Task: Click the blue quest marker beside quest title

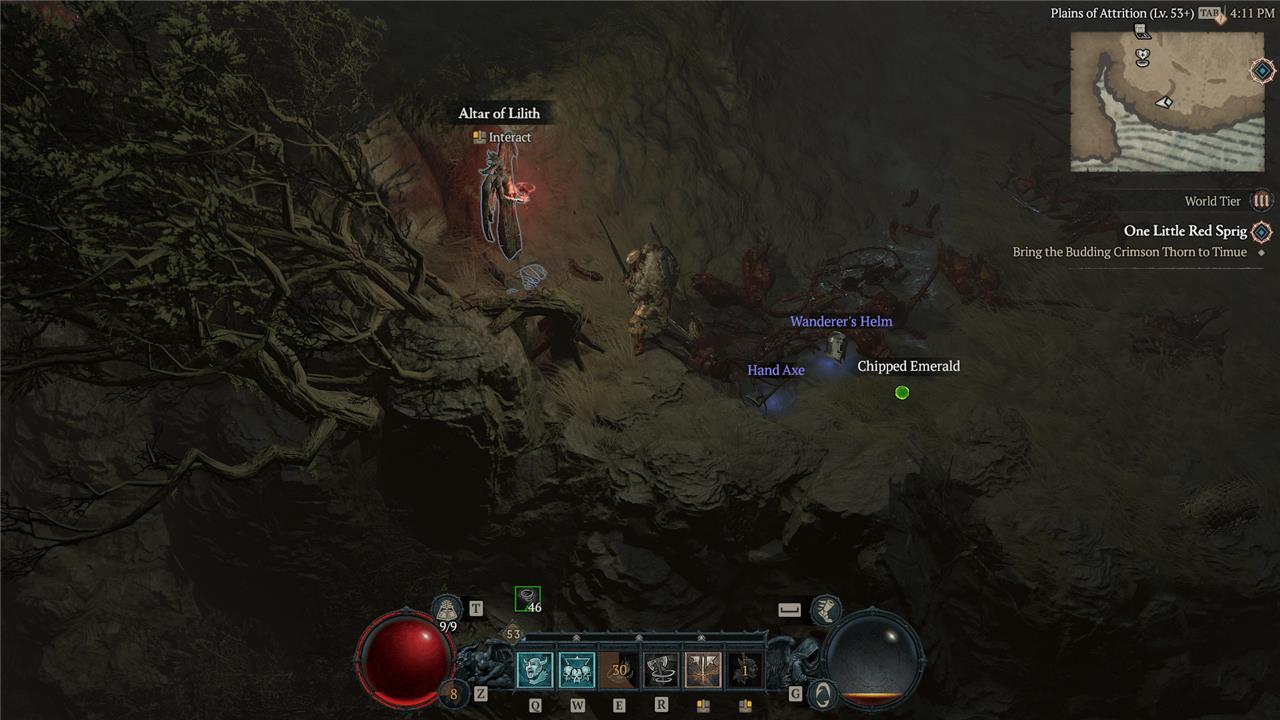Action: 1262,232
